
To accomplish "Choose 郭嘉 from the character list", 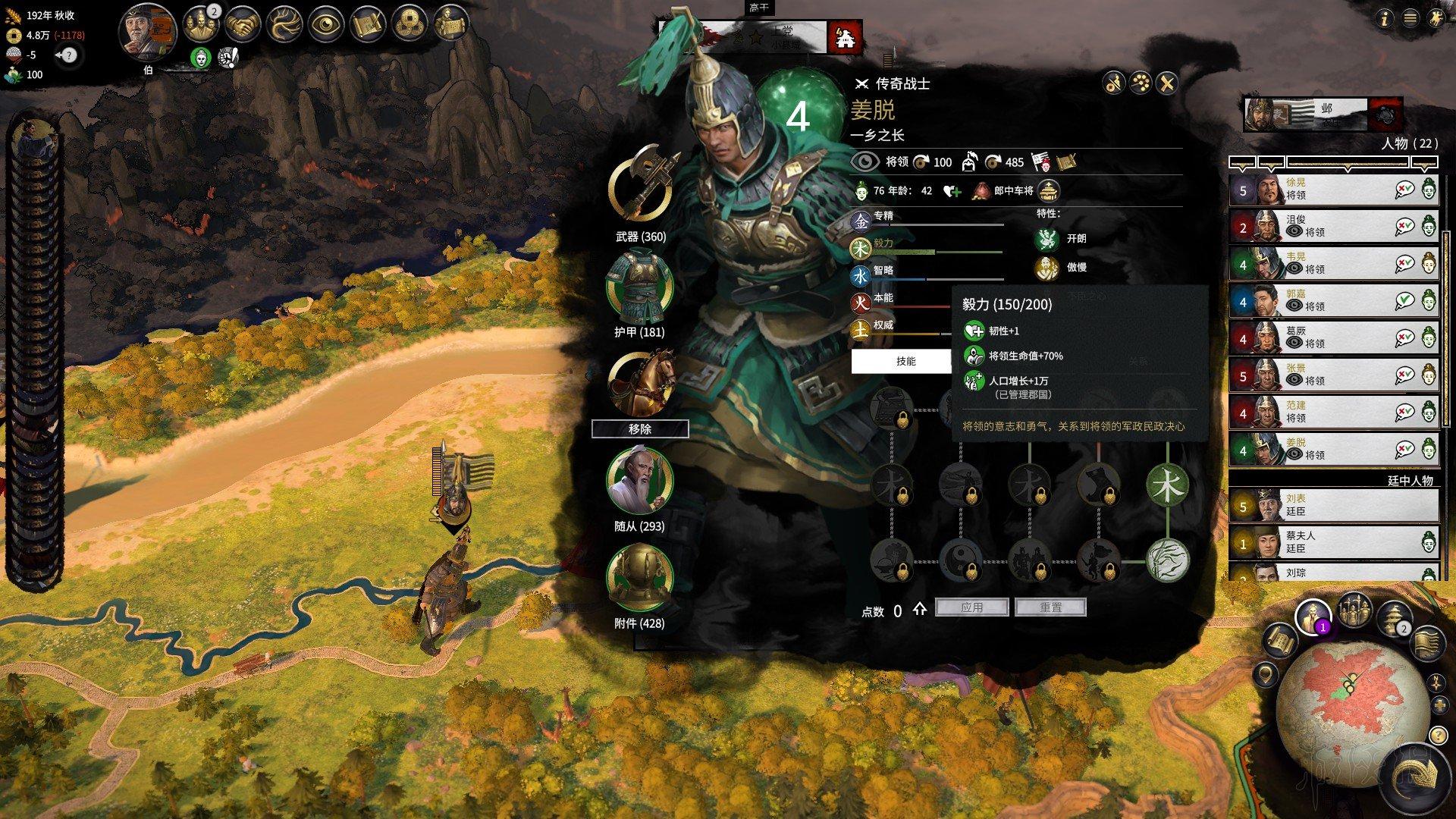I will (x=1332, y=301).
